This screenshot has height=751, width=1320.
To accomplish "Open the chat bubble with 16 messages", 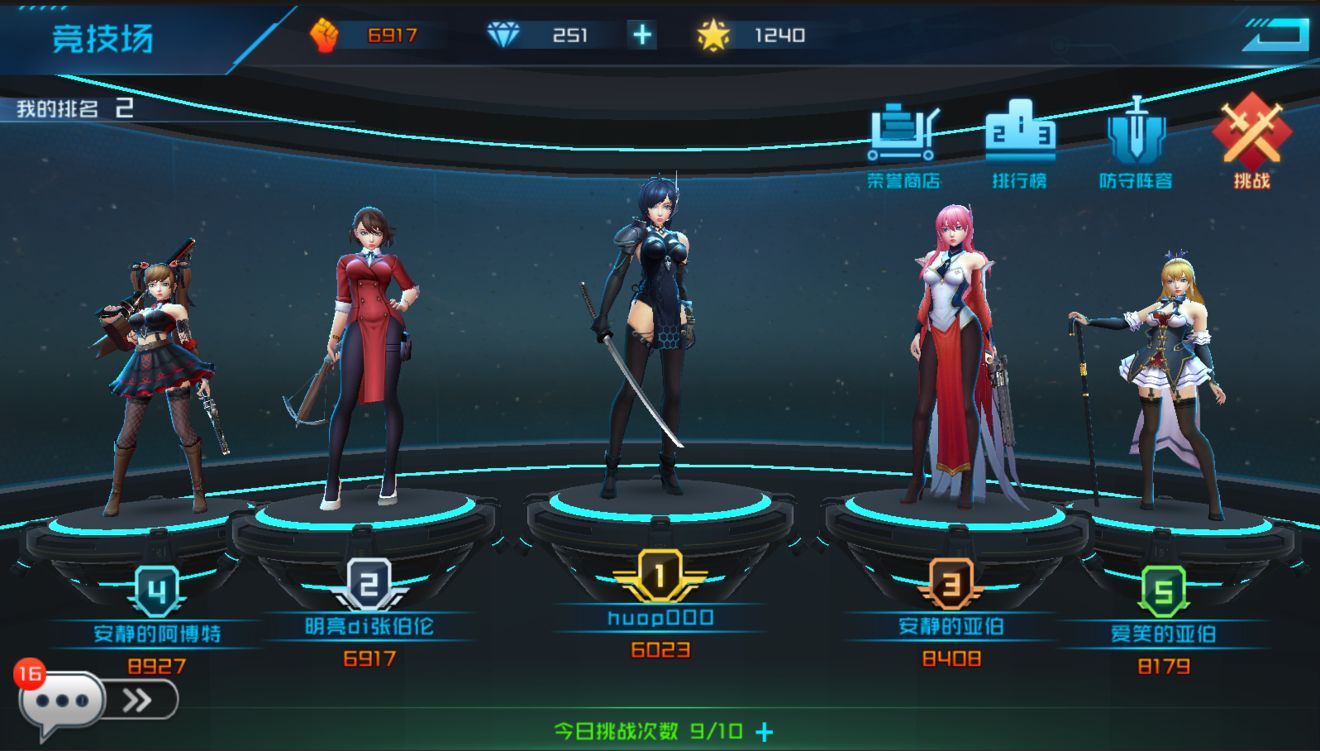I will [x=62, y=703].
